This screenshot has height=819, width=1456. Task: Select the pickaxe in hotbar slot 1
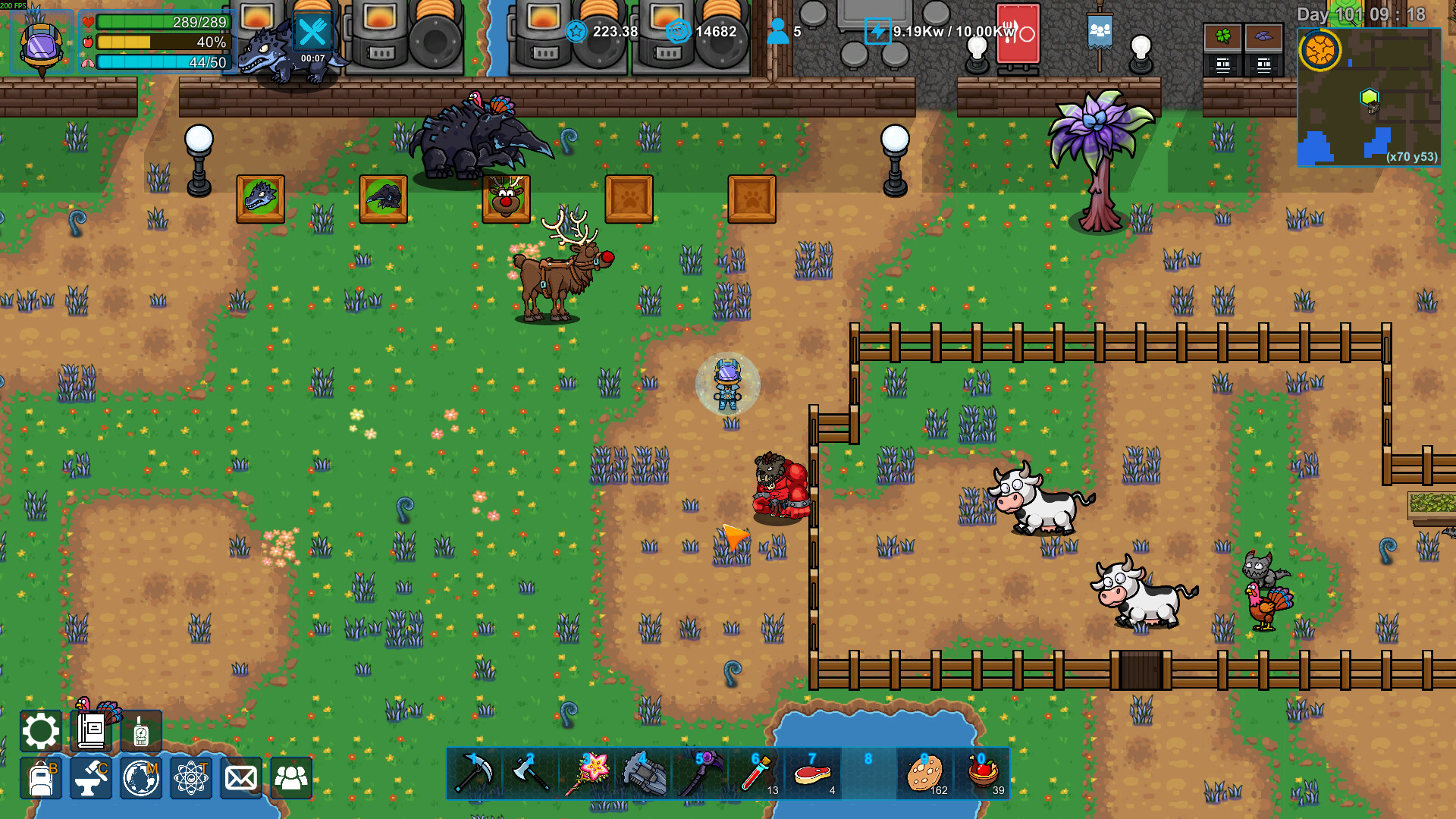pos(475,773)
